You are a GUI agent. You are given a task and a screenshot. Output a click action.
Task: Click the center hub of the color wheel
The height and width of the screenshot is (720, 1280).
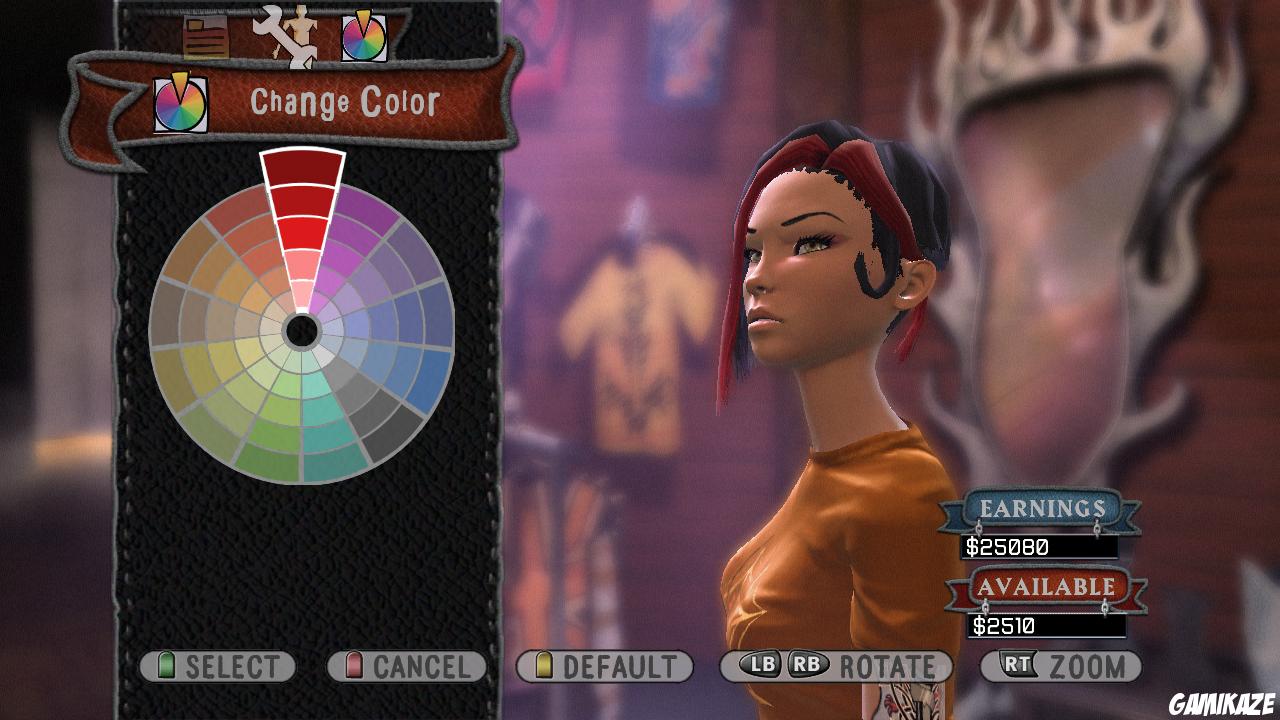[x=300, y=330]
